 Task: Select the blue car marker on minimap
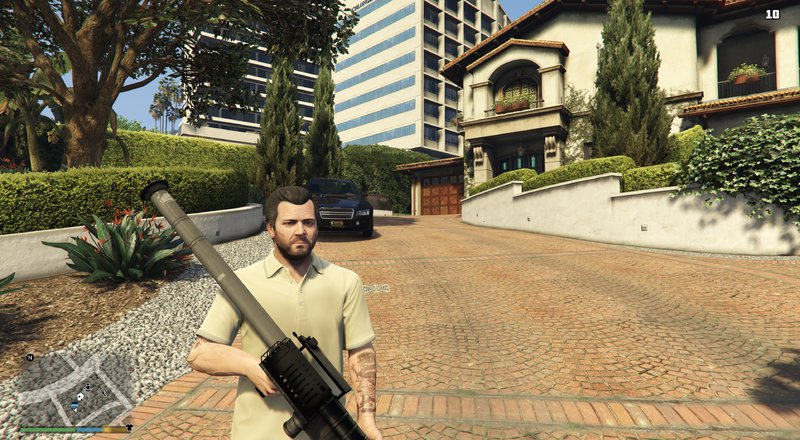75,406
